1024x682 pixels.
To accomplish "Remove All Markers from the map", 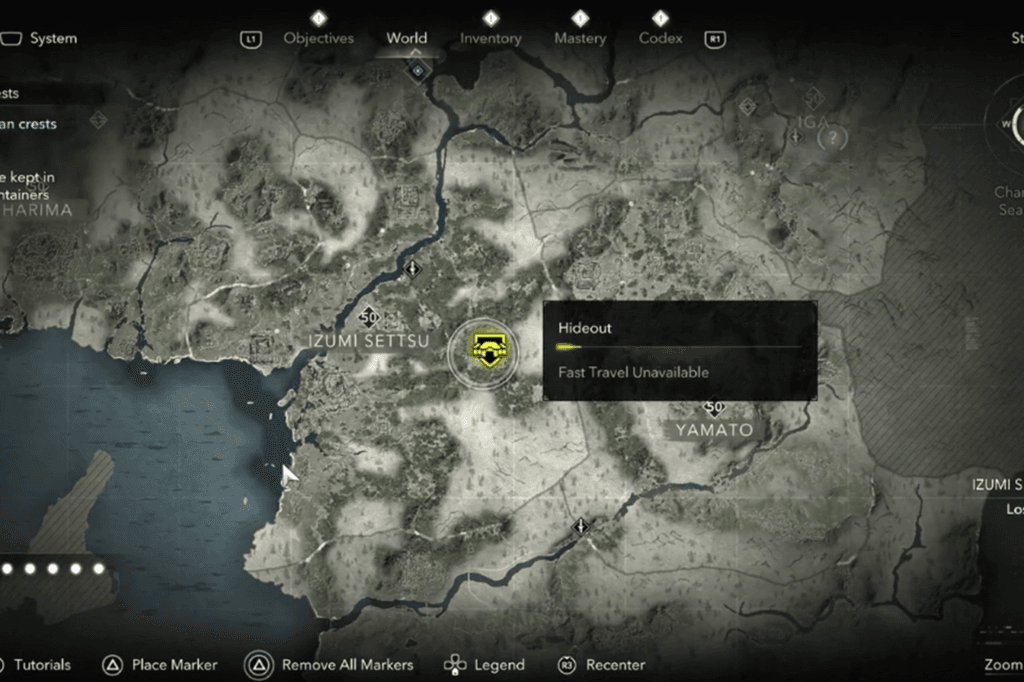I will click(346, 664).
